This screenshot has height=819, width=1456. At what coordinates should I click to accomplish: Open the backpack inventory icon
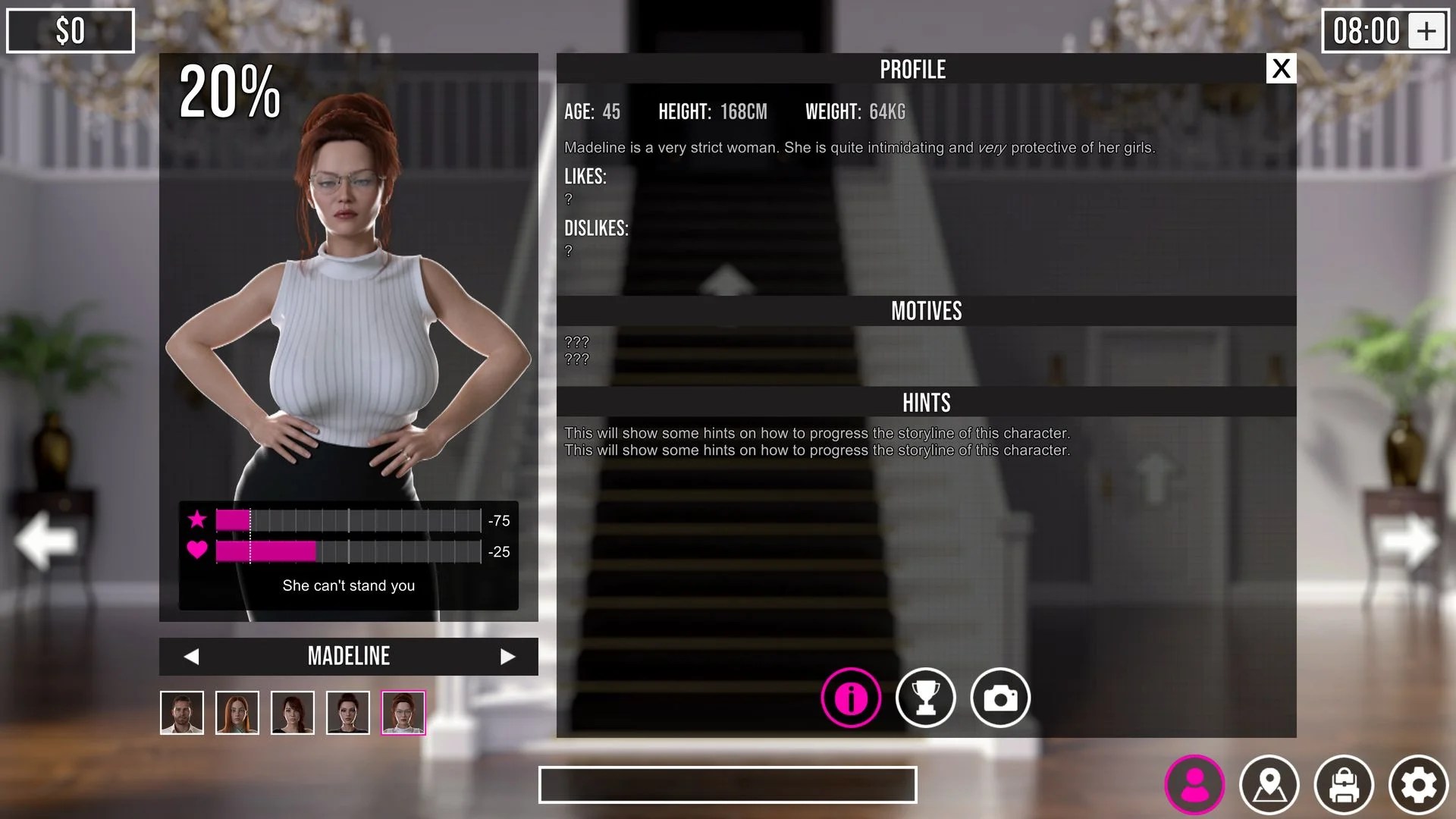coord(1344,785)
